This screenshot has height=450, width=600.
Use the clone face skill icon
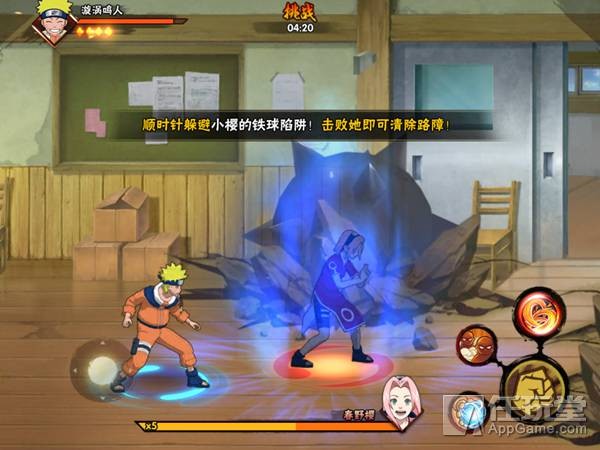(x=477, y=346)
